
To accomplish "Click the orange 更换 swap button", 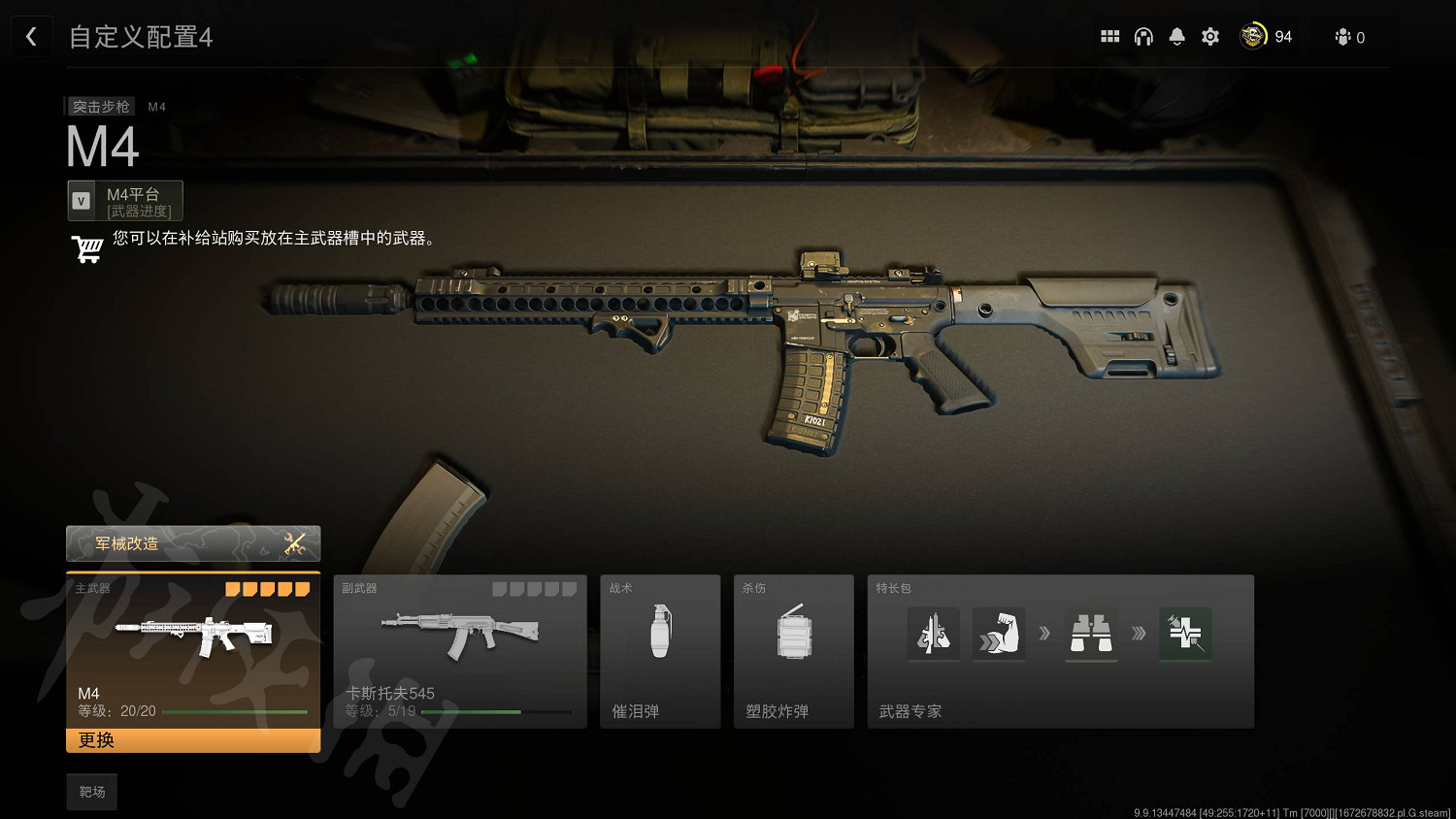I will (192, 740).
